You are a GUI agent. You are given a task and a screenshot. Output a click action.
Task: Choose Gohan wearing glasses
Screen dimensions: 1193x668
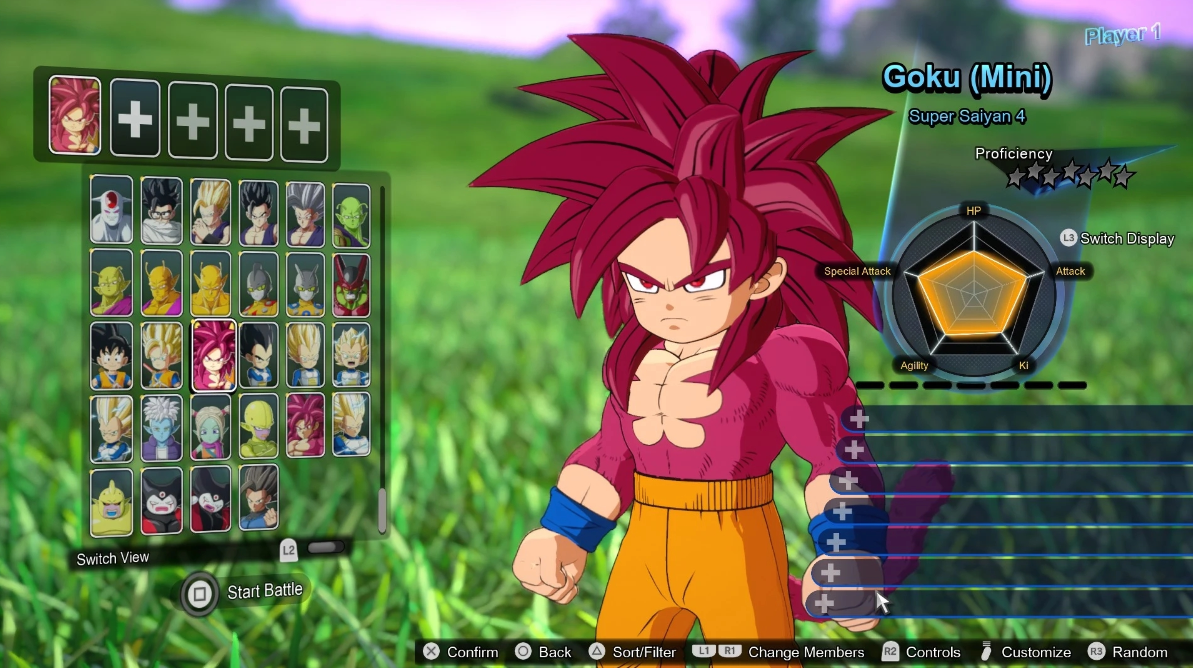[x=161, y=211]
